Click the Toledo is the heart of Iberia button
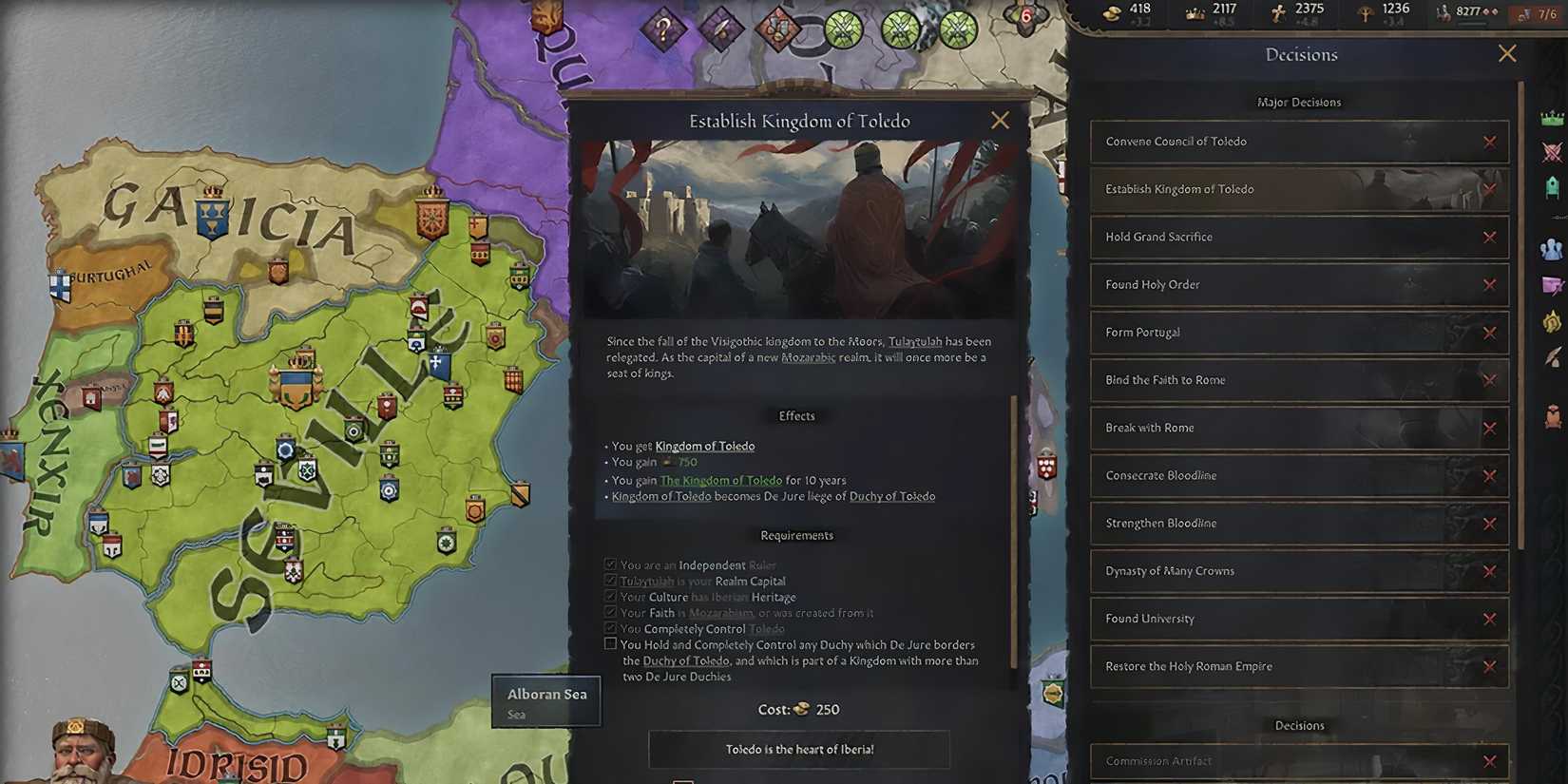 798,749
